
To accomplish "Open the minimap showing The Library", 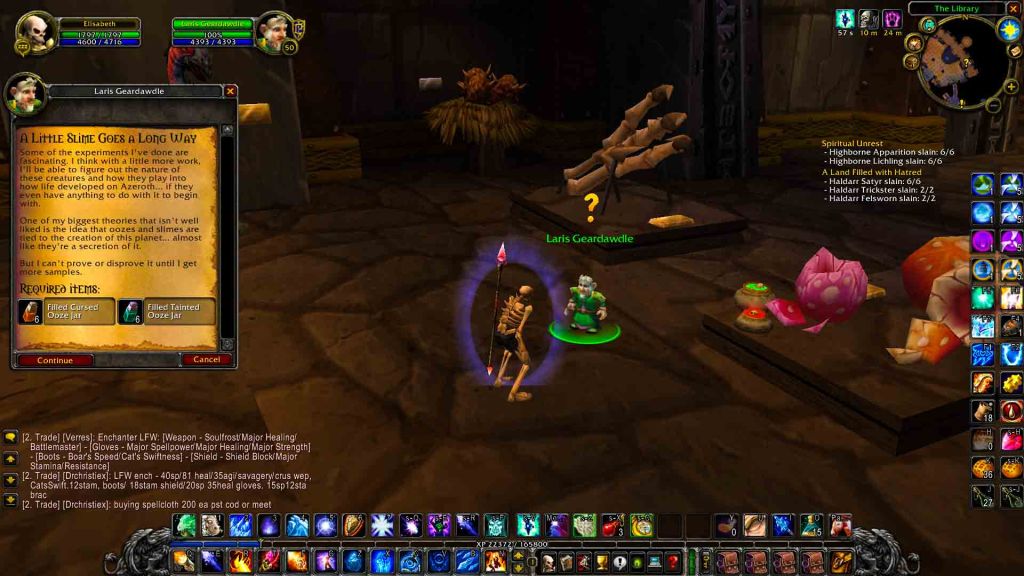I will pos(956,65).
